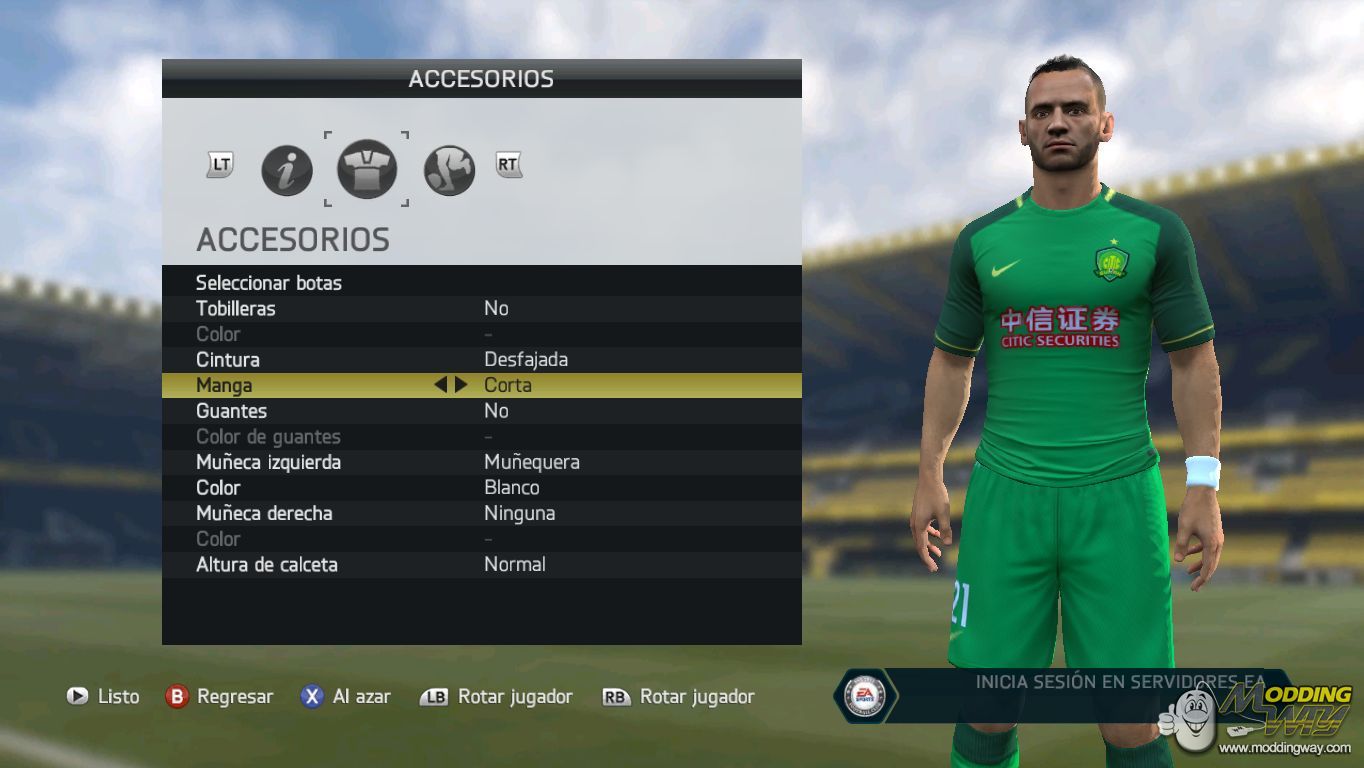This screenshot has height=768, width=1364.
Task: Open the player info tab icon
Action: 287,170
